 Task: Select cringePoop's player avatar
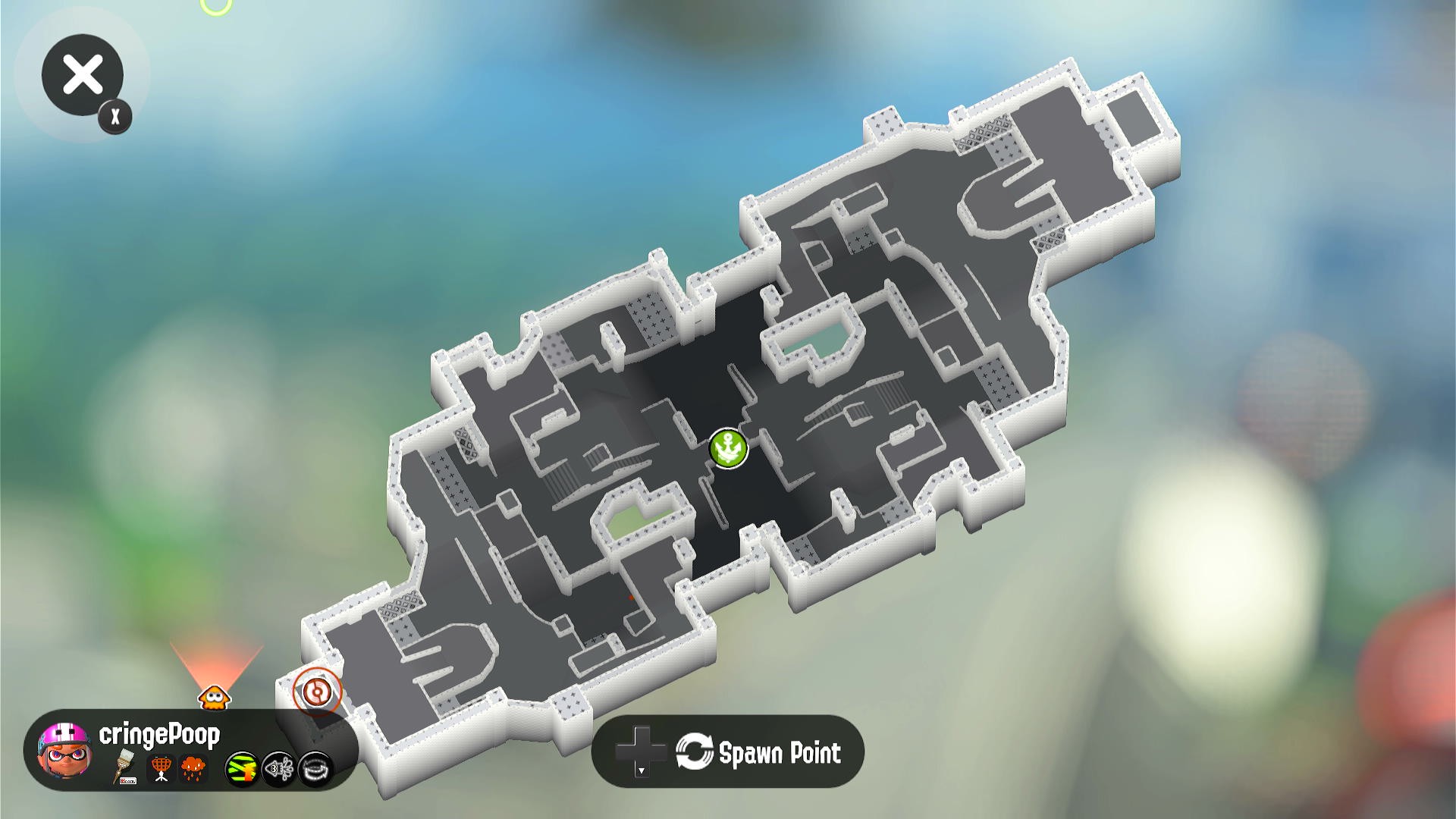tap(66, 749)
